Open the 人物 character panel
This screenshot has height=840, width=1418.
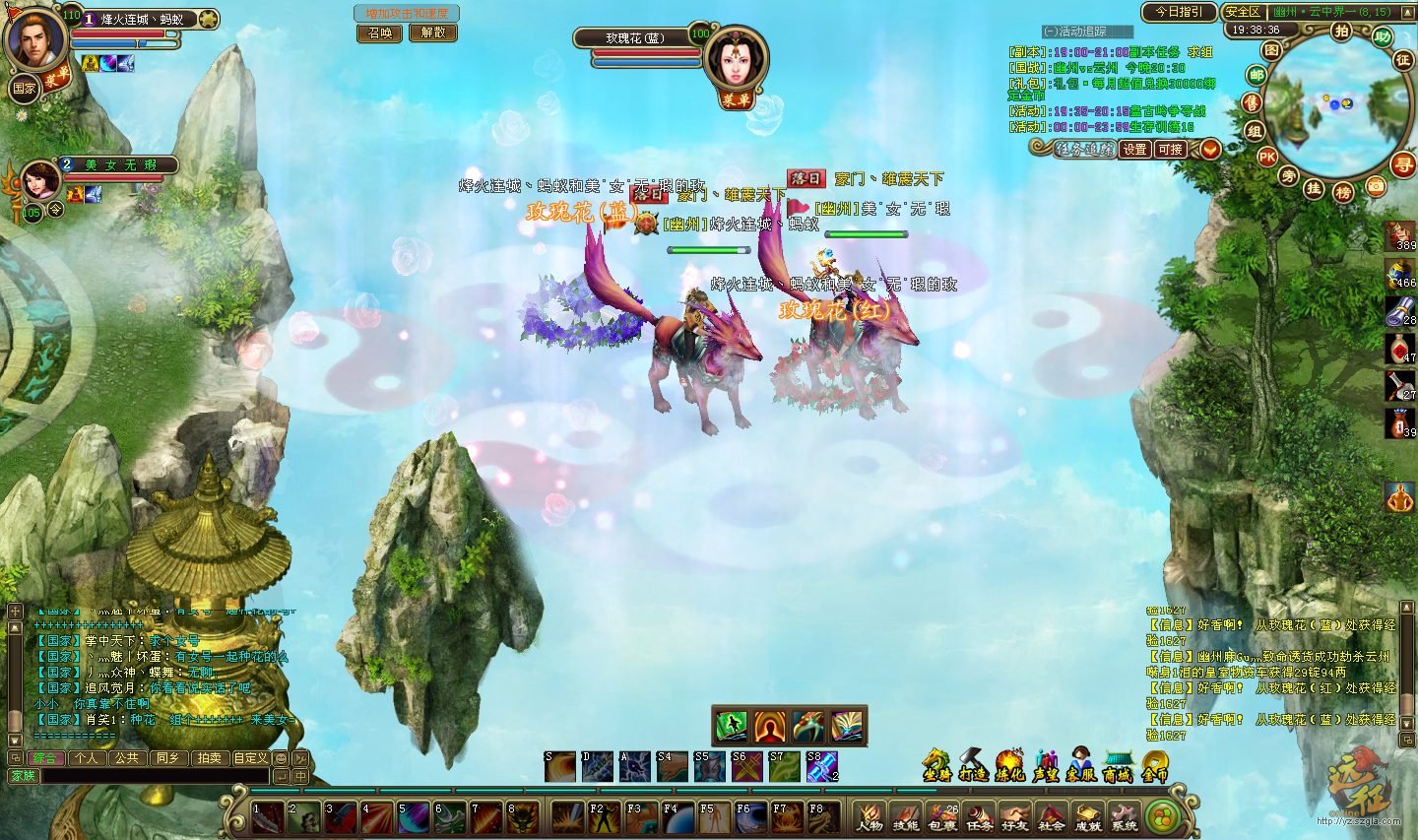coord(870,818)
